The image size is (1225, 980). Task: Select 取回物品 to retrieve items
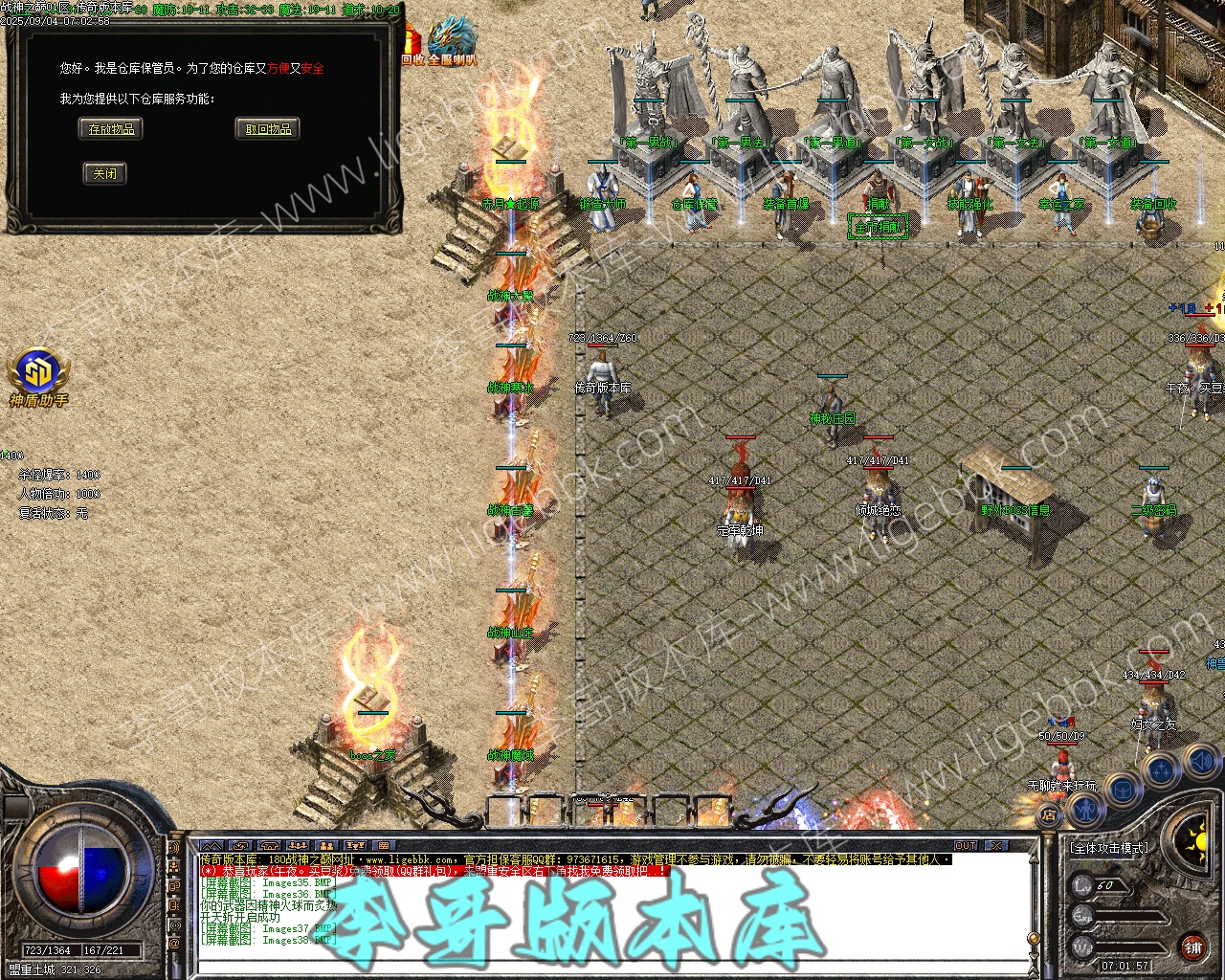(268, 129)
